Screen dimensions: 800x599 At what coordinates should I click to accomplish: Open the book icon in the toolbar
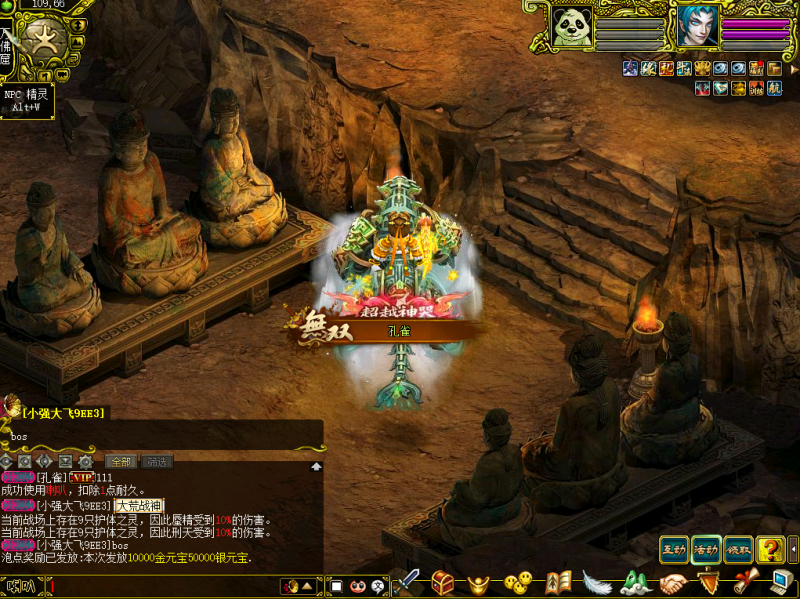pyautogui.click(x=558, y=582)
